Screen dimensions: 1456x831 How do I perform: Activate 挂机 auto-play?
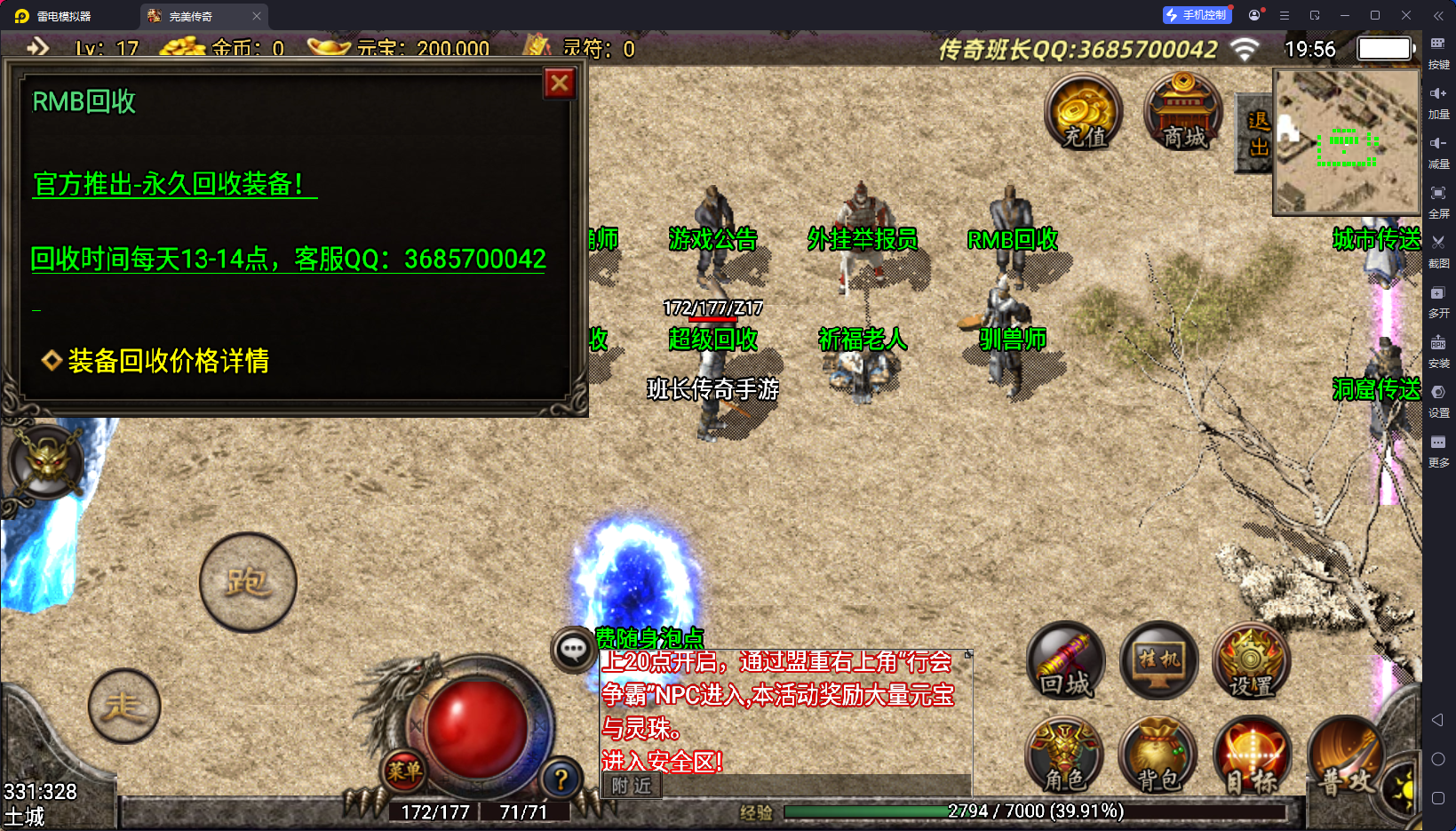pos(1159,661)
